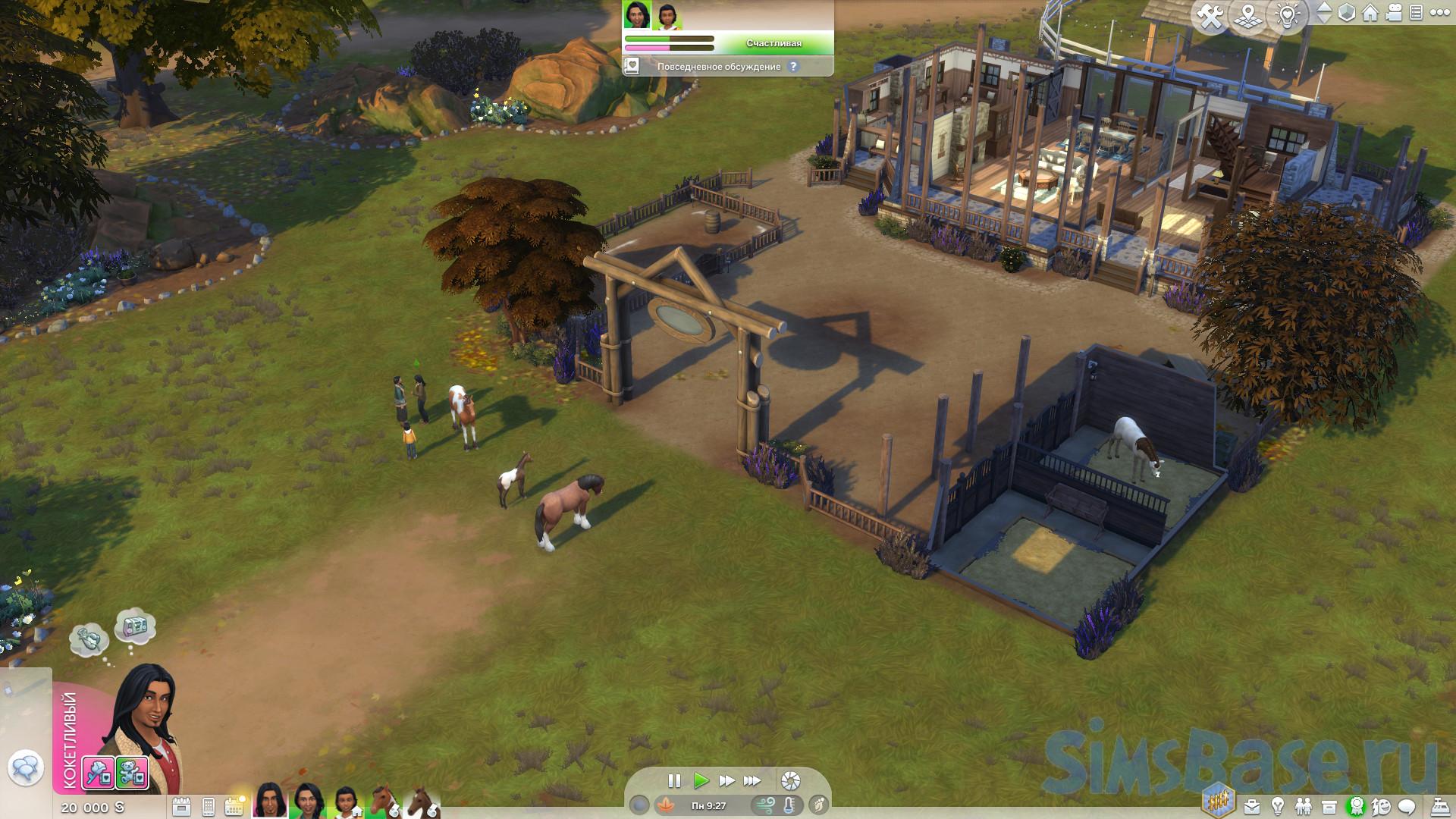
Task: Click the rose flirty whim icon
Action: [98, 773]
